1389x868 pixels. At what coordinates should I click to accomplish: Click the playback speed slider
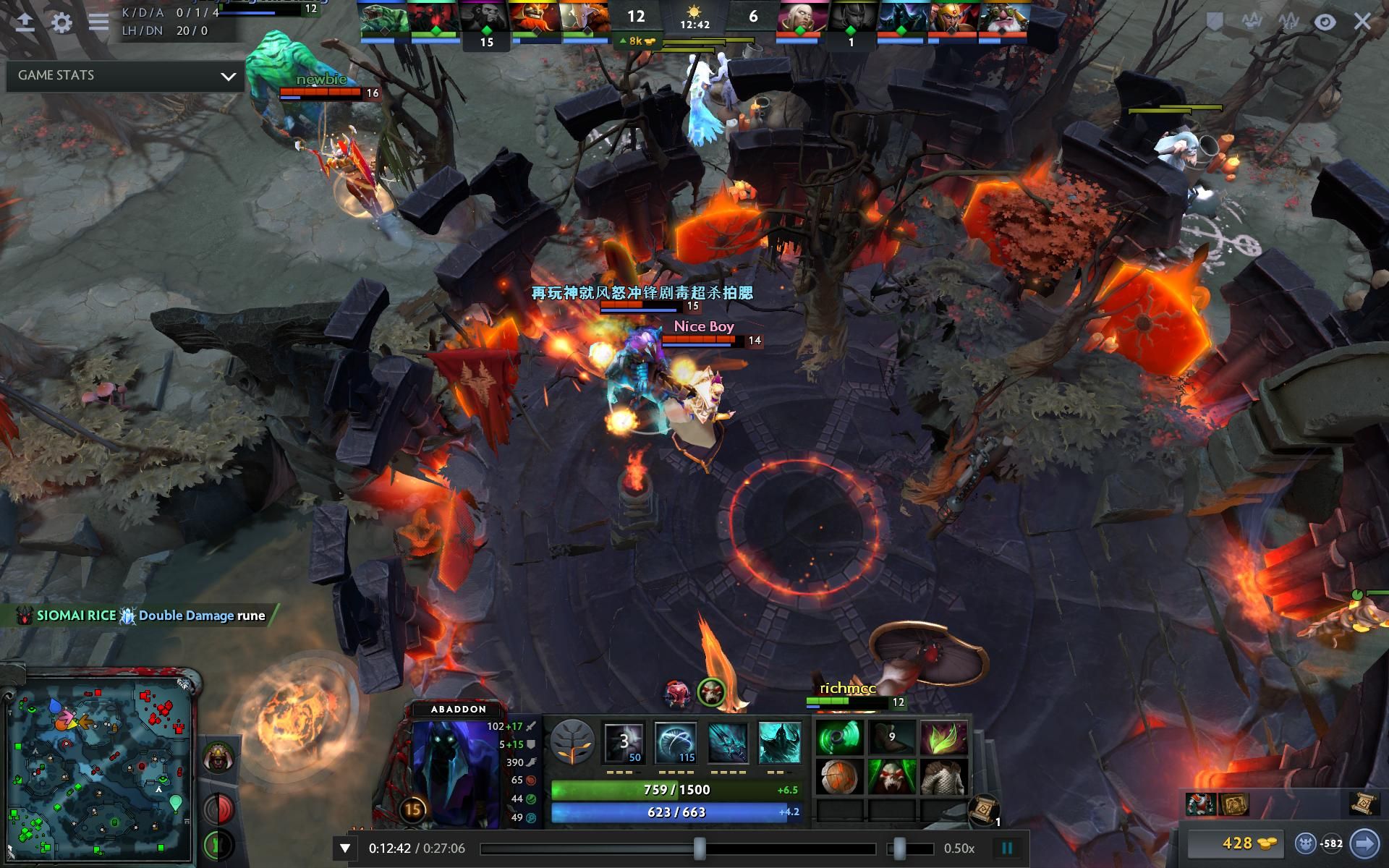(899, 848)
